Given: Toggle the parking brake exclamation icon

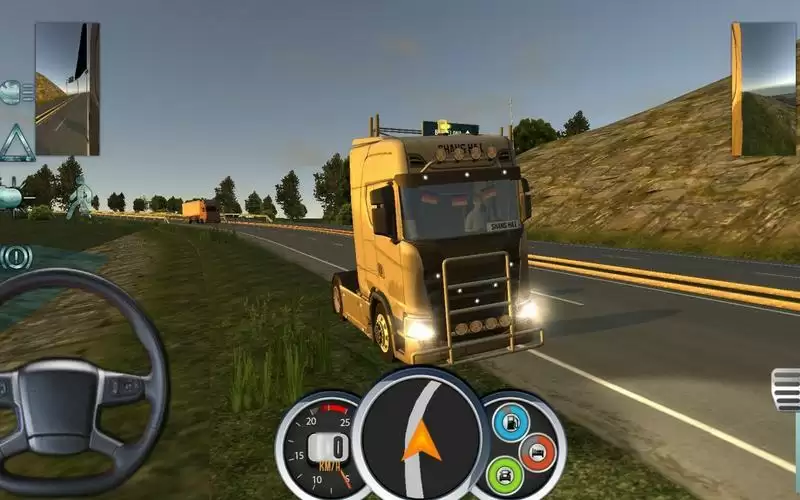Looking at the screenshot, I should [16, 257].
